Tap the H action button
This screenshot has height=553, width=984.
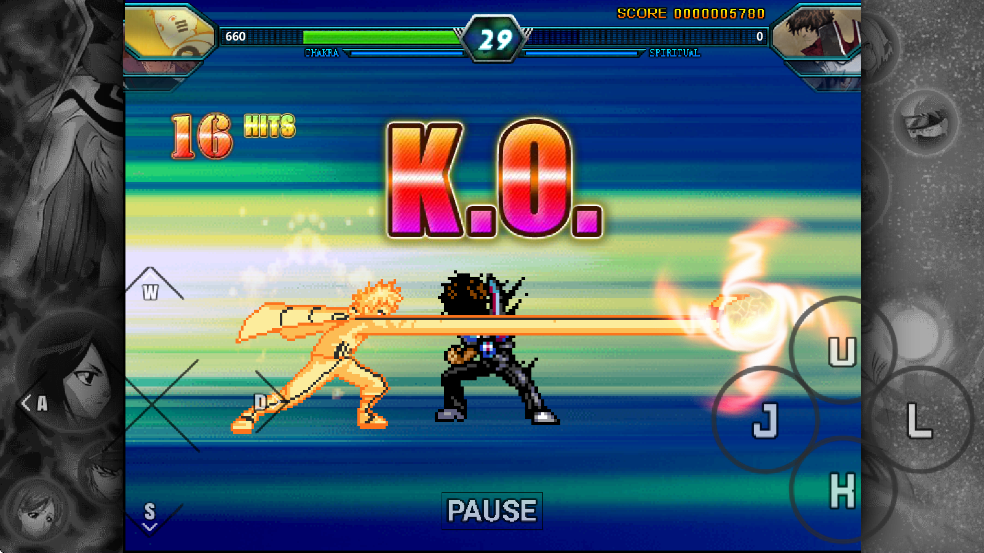(x=842, y=490)
